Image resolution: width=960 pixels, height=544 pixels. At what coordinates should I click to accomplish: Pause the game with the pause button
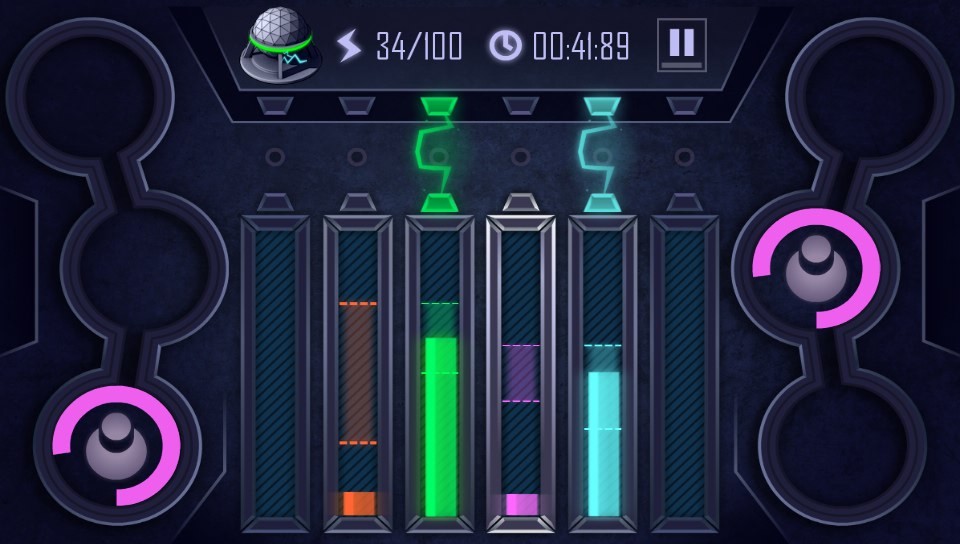pos(681,45)
